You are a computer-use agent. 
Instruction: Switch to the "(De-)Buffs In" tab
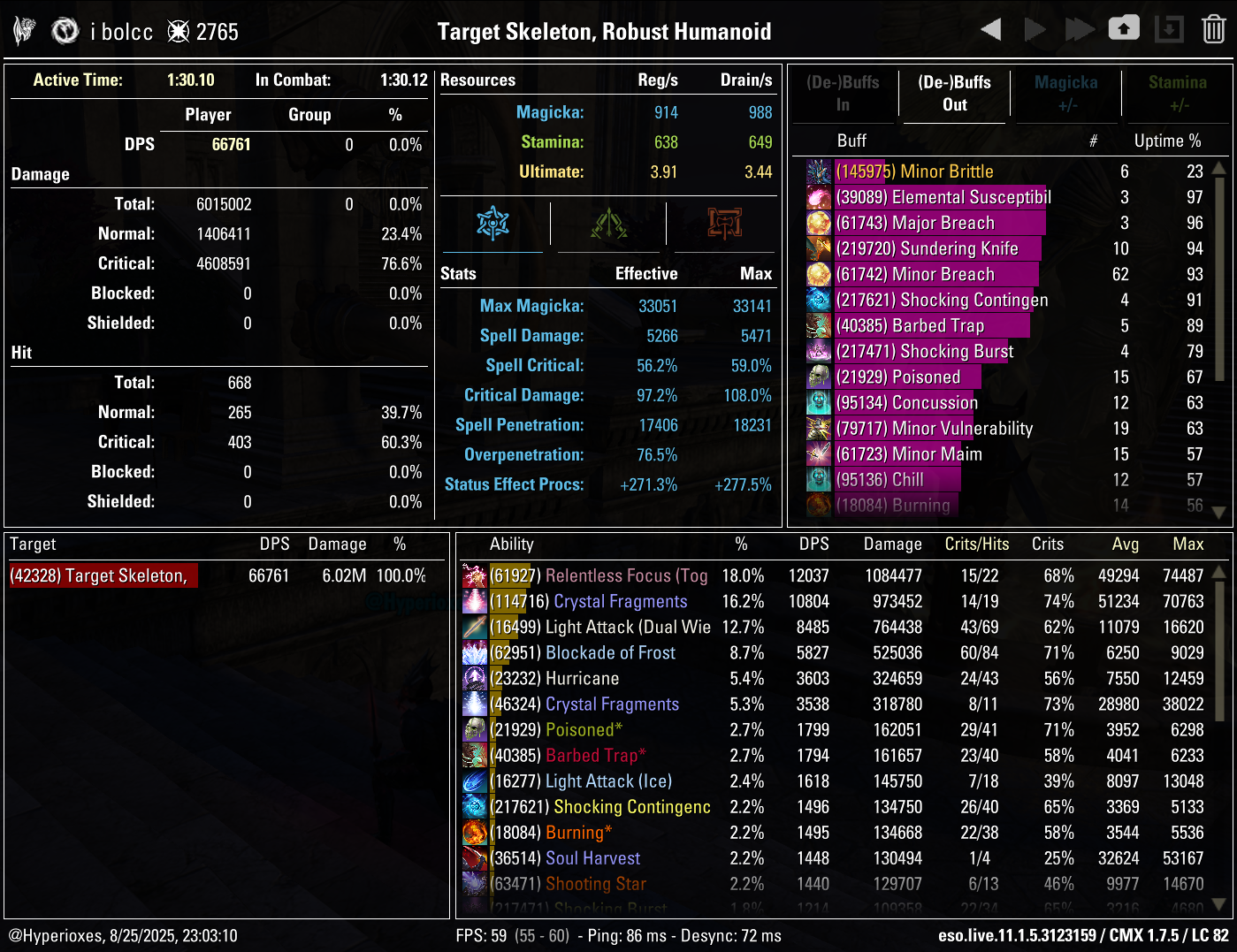point(844,94)
